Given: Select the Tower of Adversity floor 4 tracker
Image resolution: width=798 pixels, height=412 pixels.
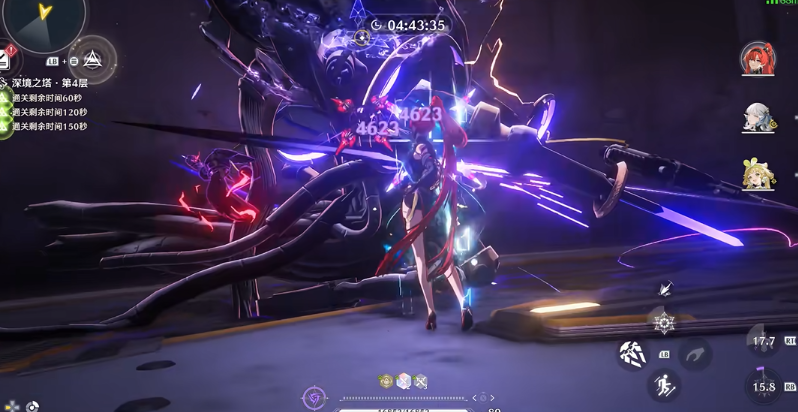Looking at the screenshot, I should click(50, 82).
